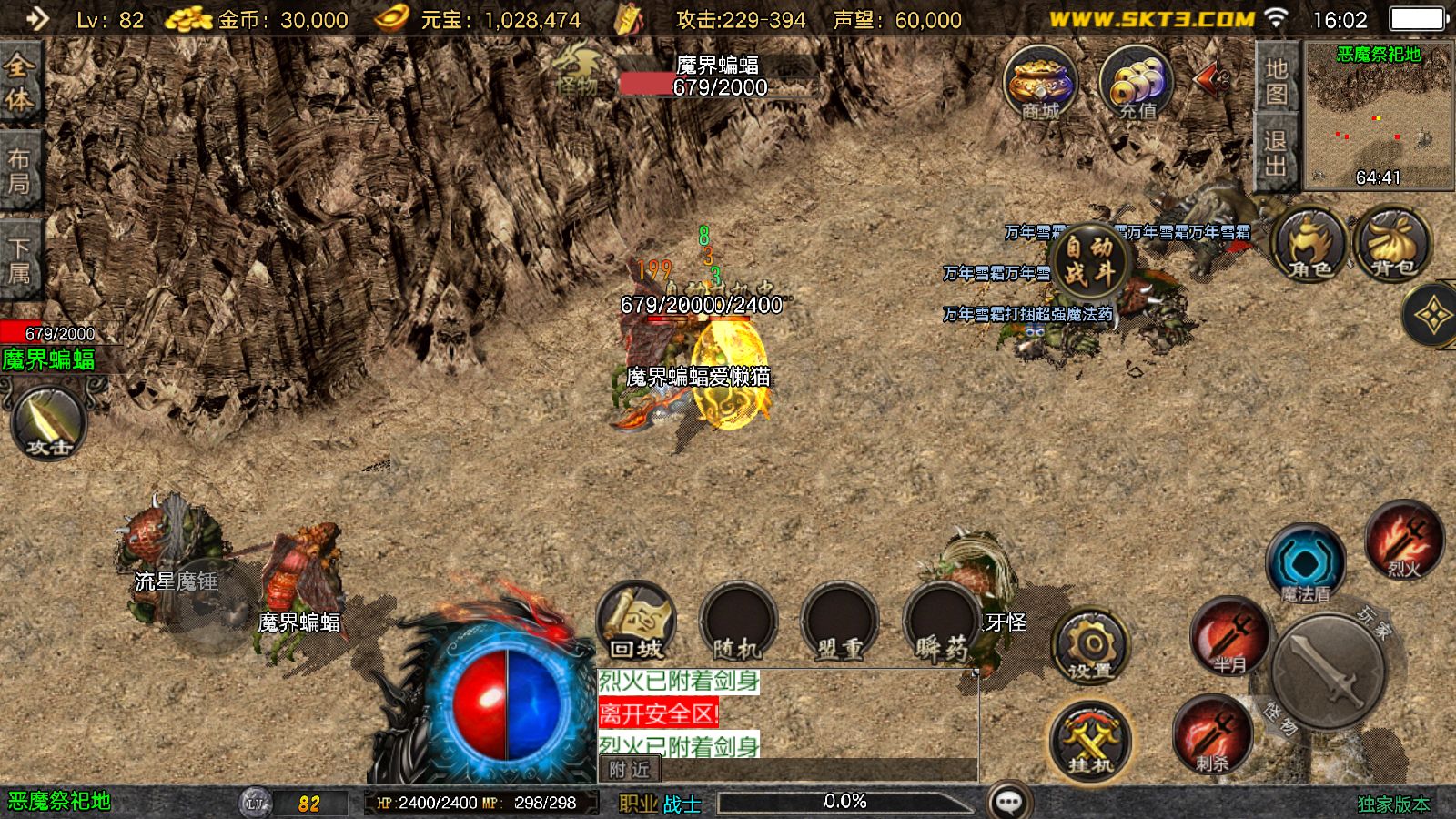
Task: Switch to the 下属 tab
Action: (20, 261)
